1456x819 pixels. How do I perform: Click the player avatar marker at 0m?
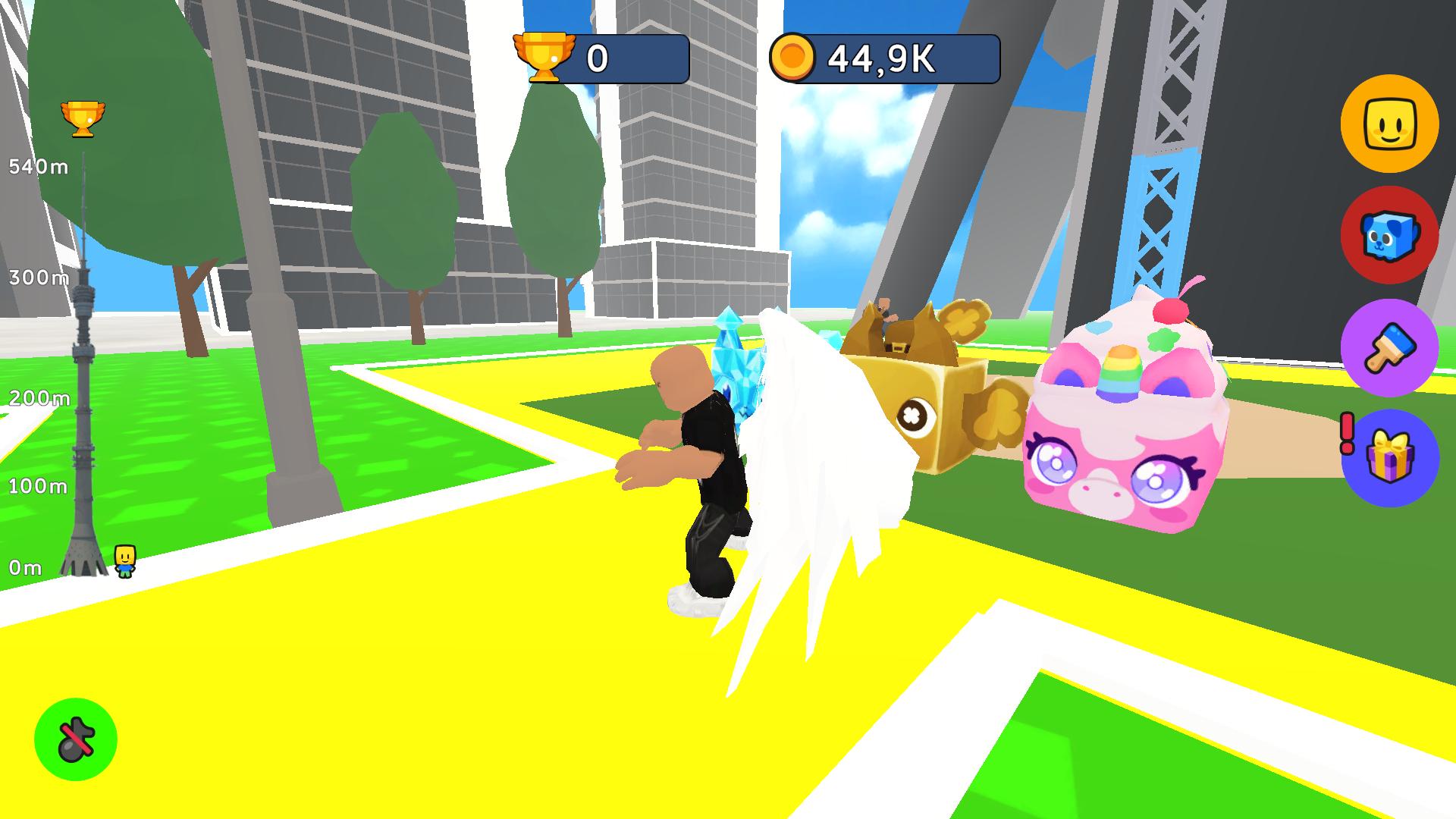(x=124, y=561)
